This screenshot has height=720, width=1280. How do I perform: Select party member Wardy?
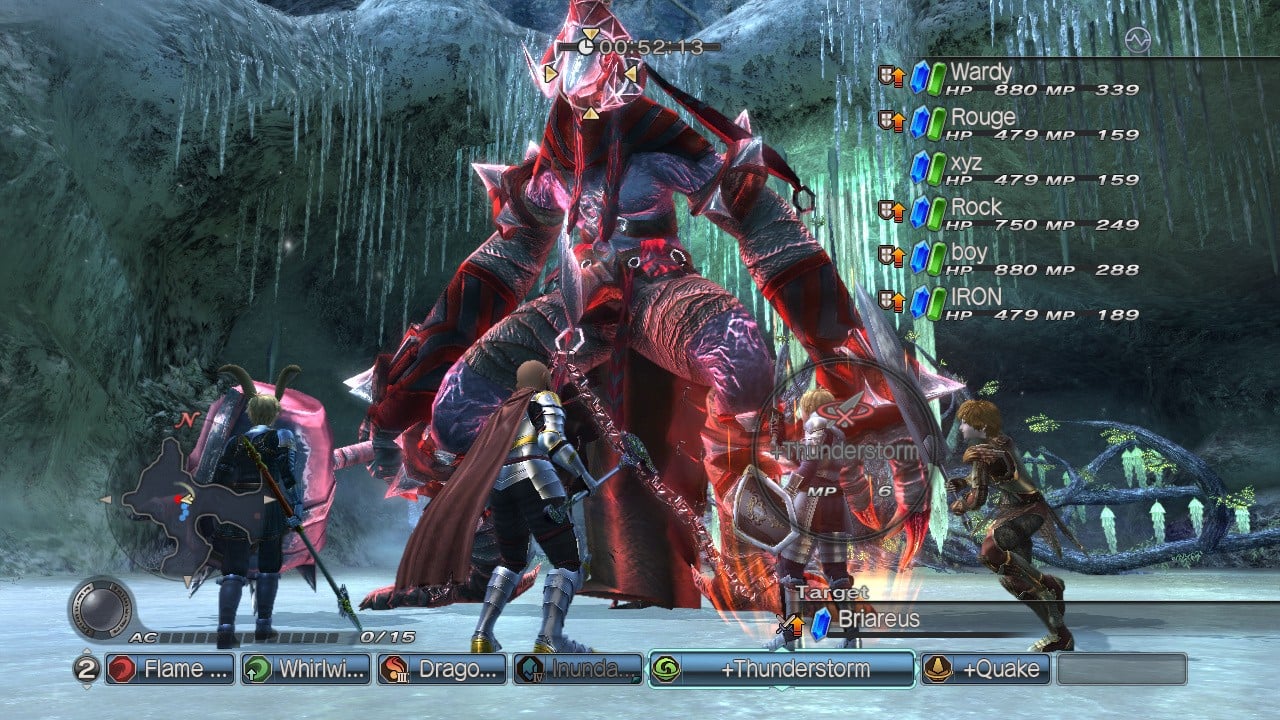pyautogui.click(x=981, y=73)
